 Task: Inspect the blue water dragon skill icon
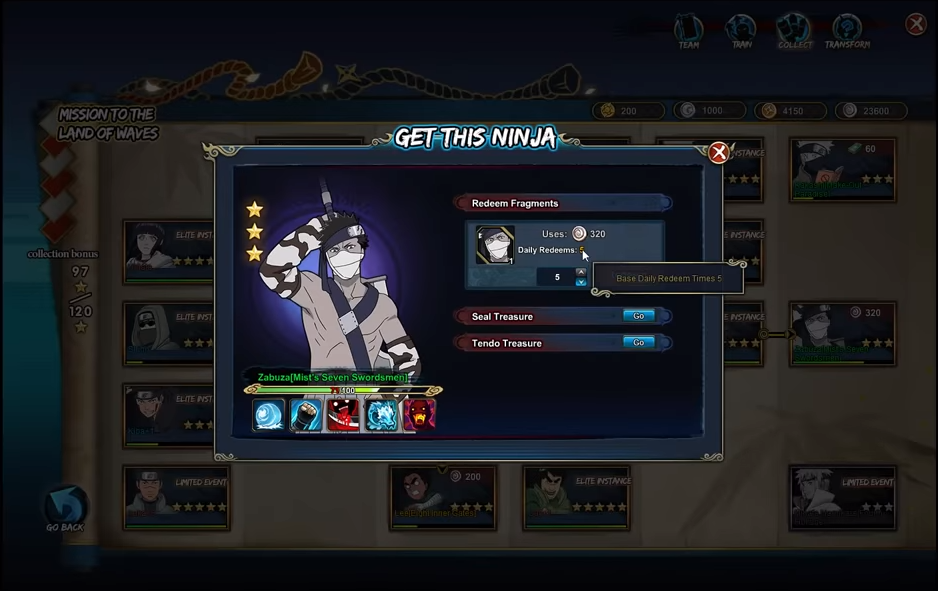click(x=381, y=415)
